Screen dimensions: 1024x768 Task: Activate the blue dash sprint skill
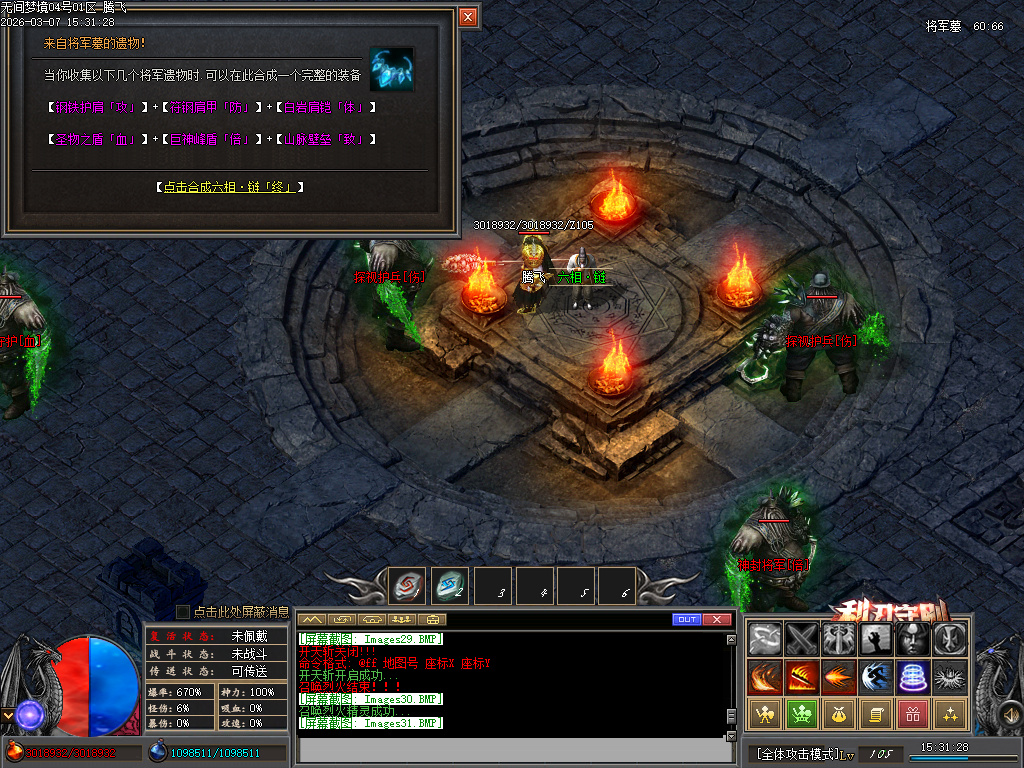coord(876,677)
